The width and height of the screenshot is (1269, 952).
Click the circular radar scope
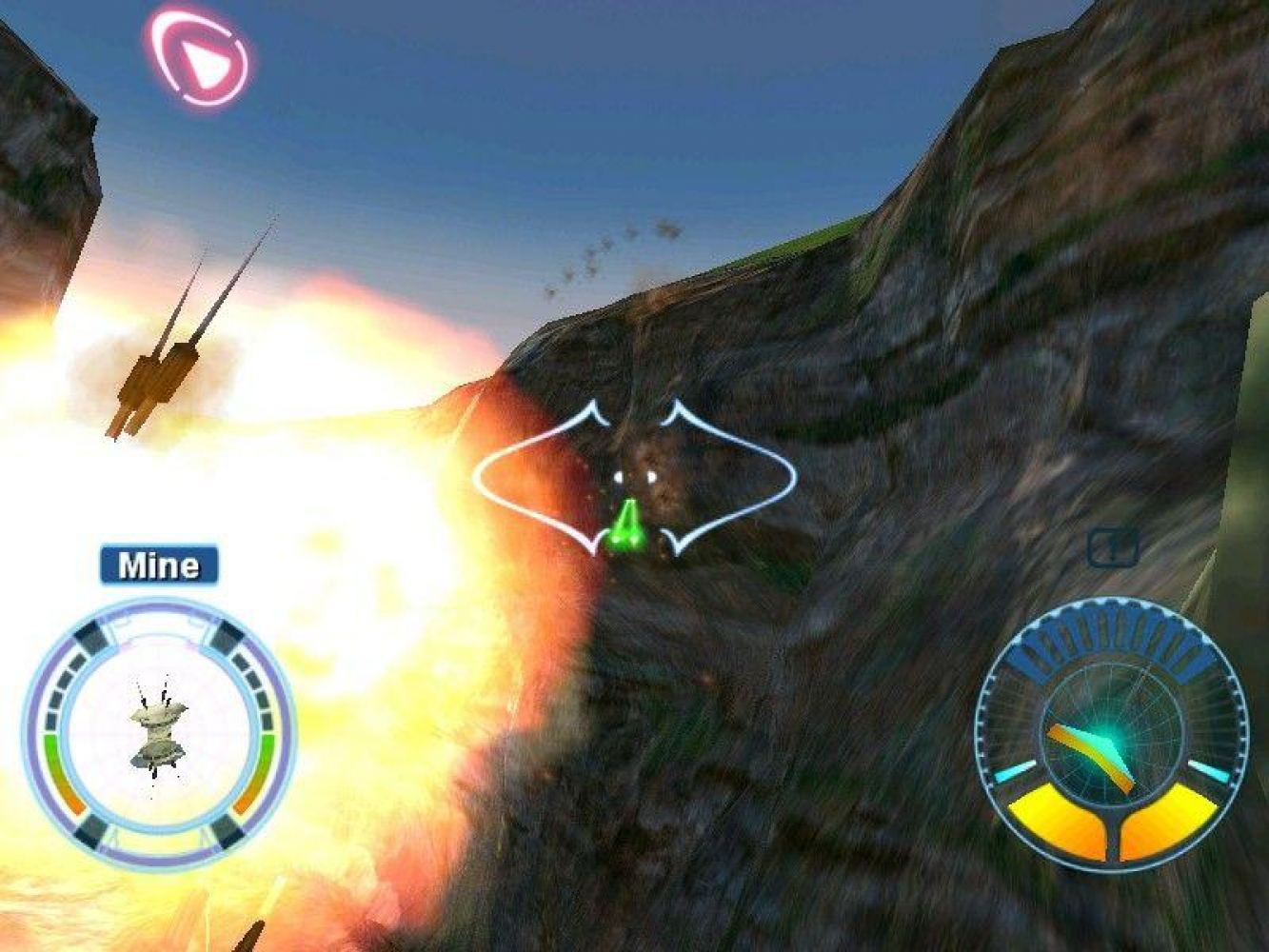tap(1110, 735)
